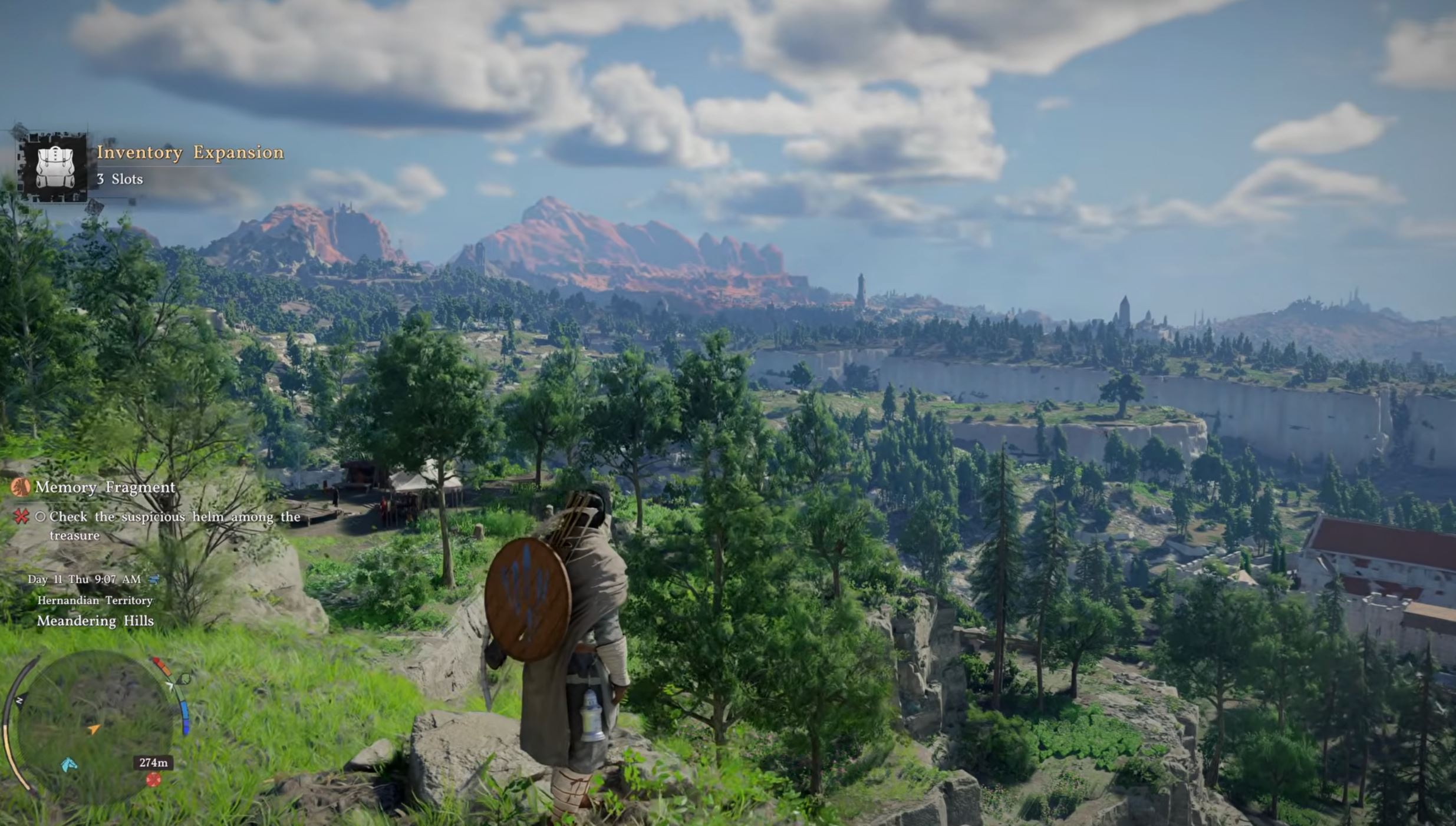Screen dimensions: 1456x826
Task: Click the blue wind weather icon
Action: click(x=154, y=580)
